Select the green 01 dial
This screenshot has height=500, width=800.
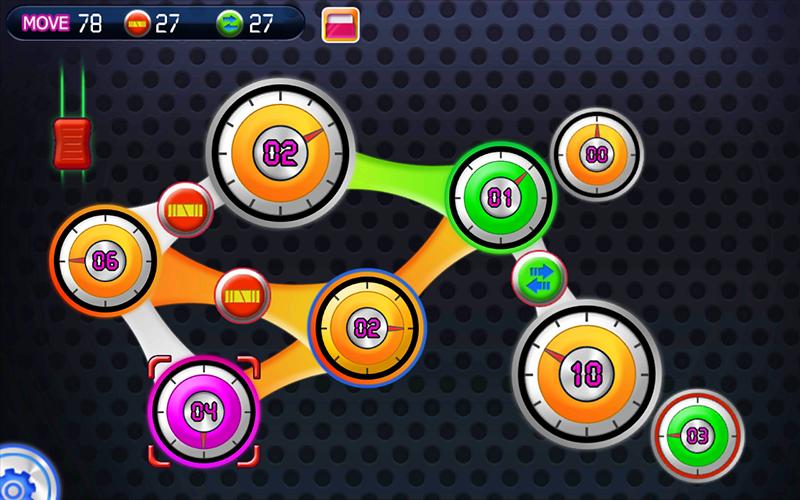pos(499,197)
